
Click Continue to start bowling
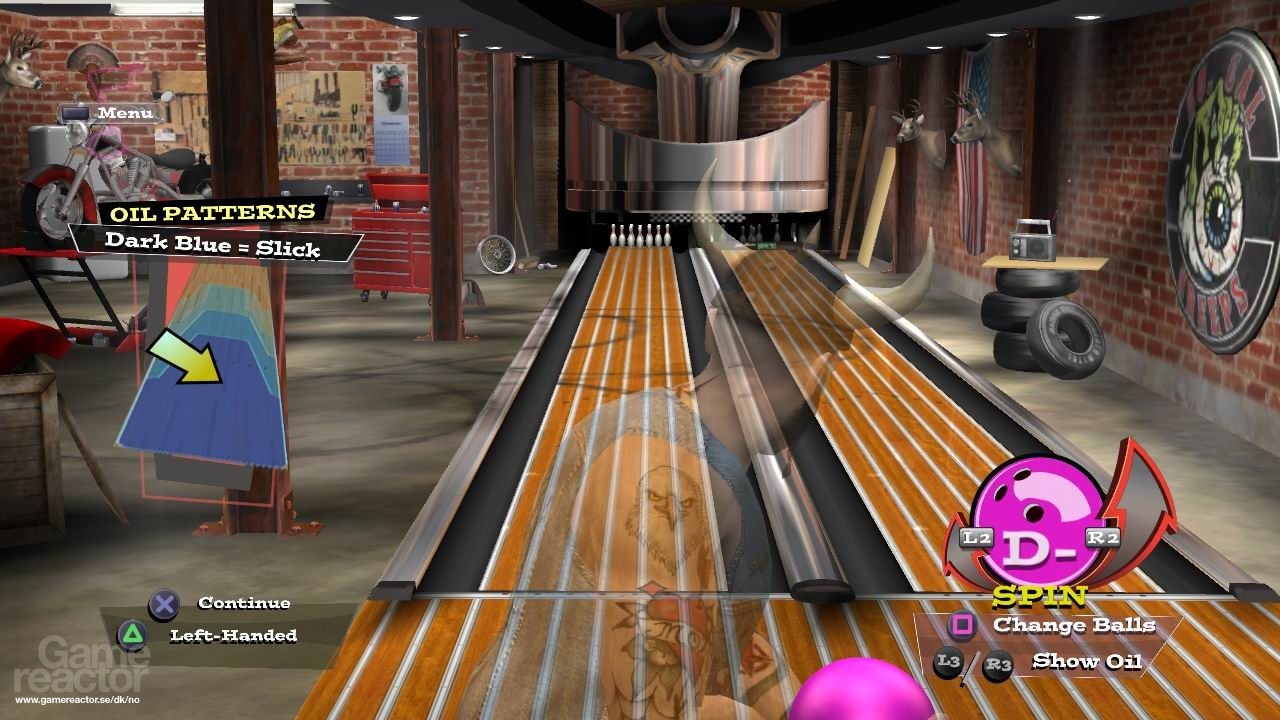point(244,602)
